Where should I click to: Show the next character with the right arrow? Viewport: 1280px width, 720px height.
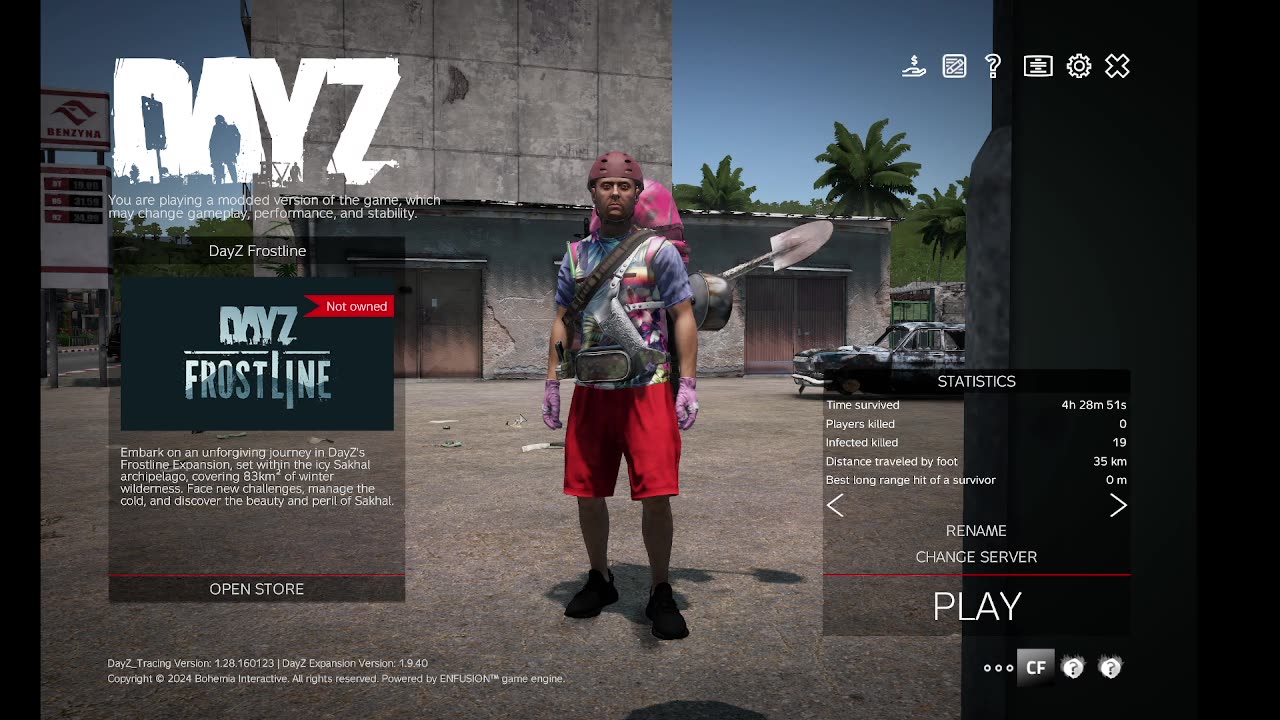click(x=1118, y=506)
